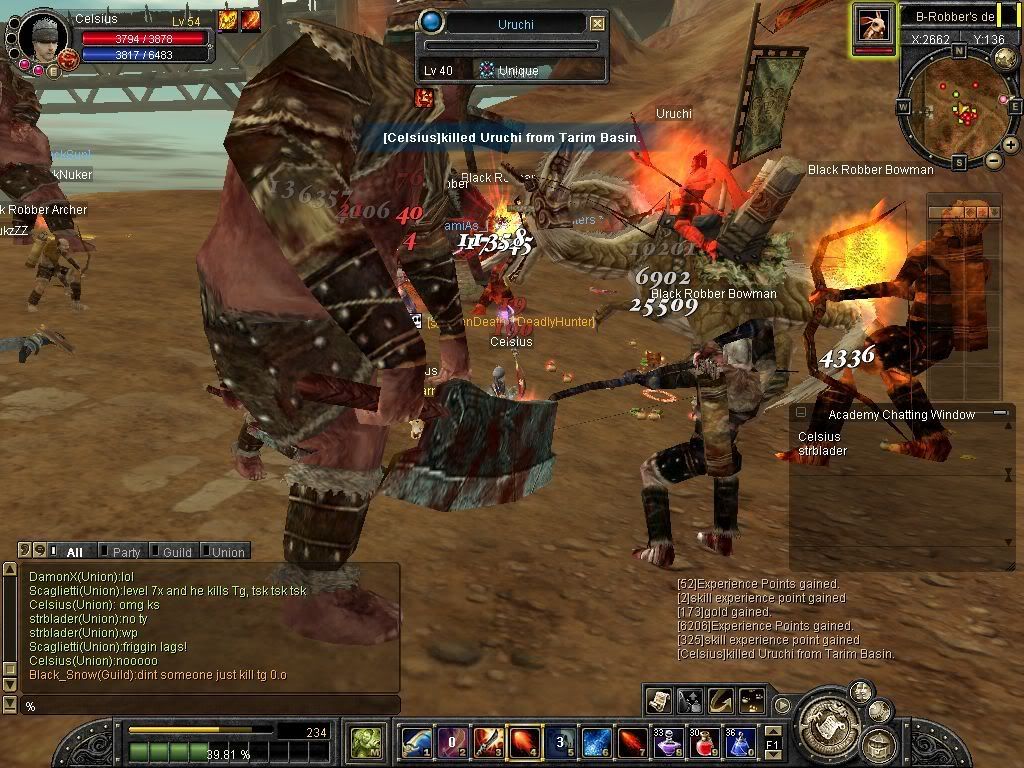This screenshot has height=768, width=1024.
Task: Select the rabbit pet portrait
Action: pyautogui.click(x=873, y=24)
